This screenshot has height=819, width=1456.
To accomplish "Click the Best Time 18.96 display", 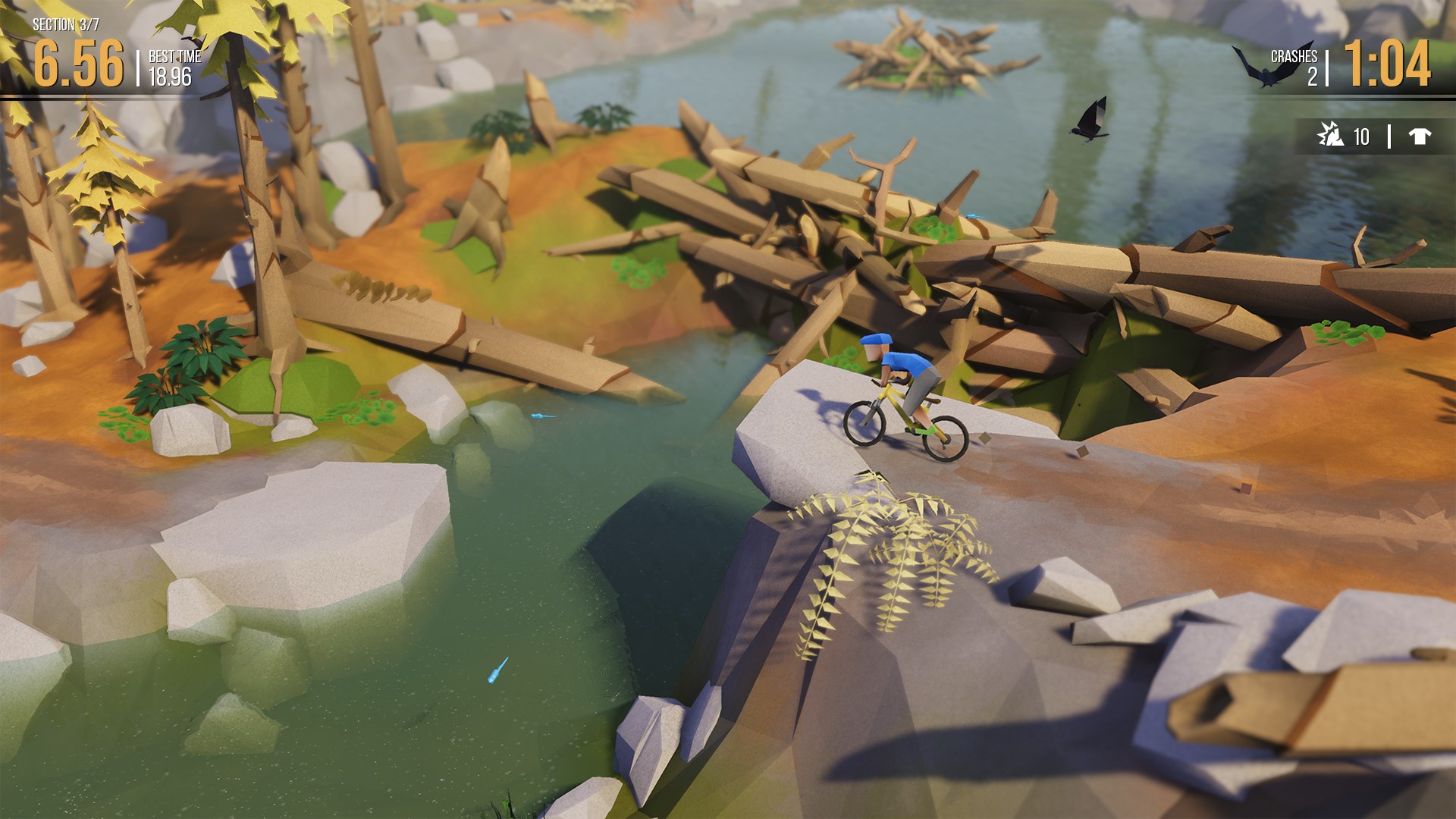I will [171, 68].
